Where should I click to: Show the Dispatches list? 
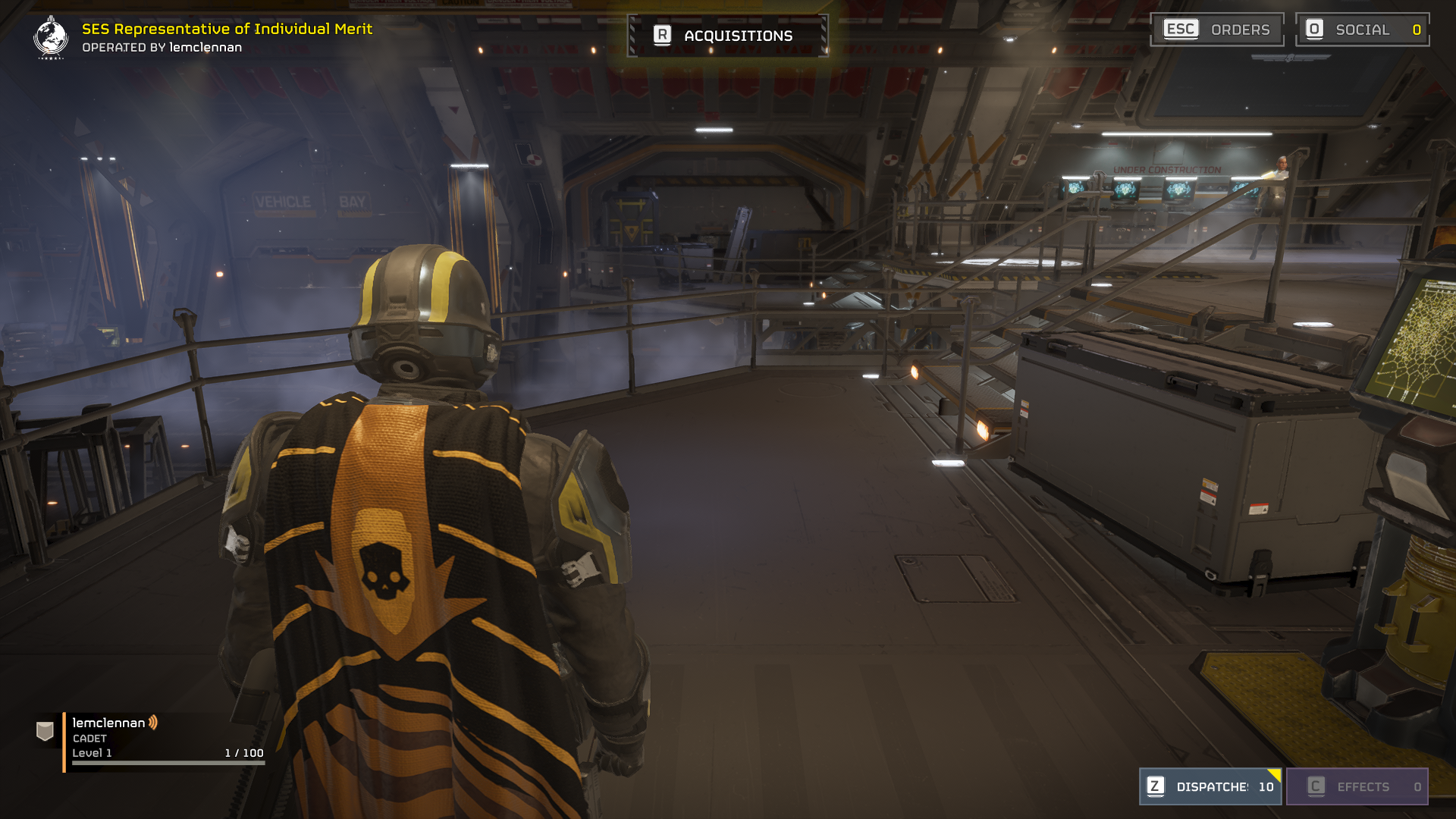[x=1210, y=786]
